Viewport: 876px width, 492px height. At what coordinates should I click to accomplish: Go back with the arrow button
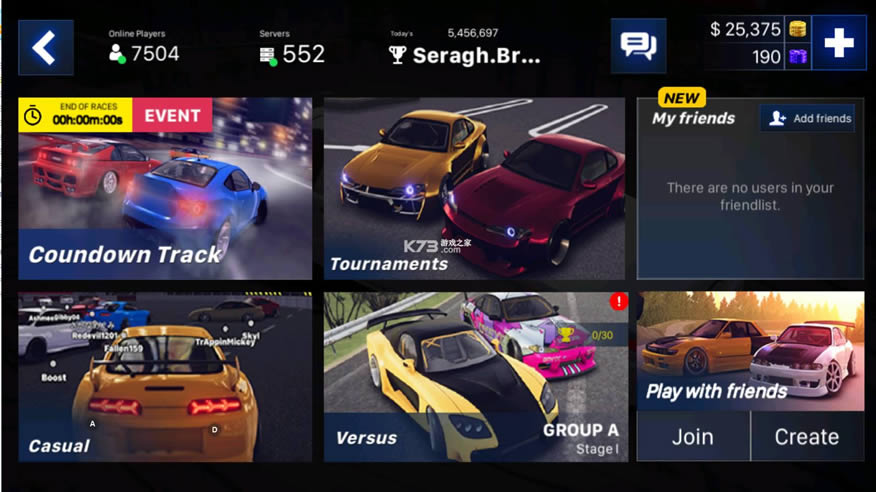tap(45, 47)
